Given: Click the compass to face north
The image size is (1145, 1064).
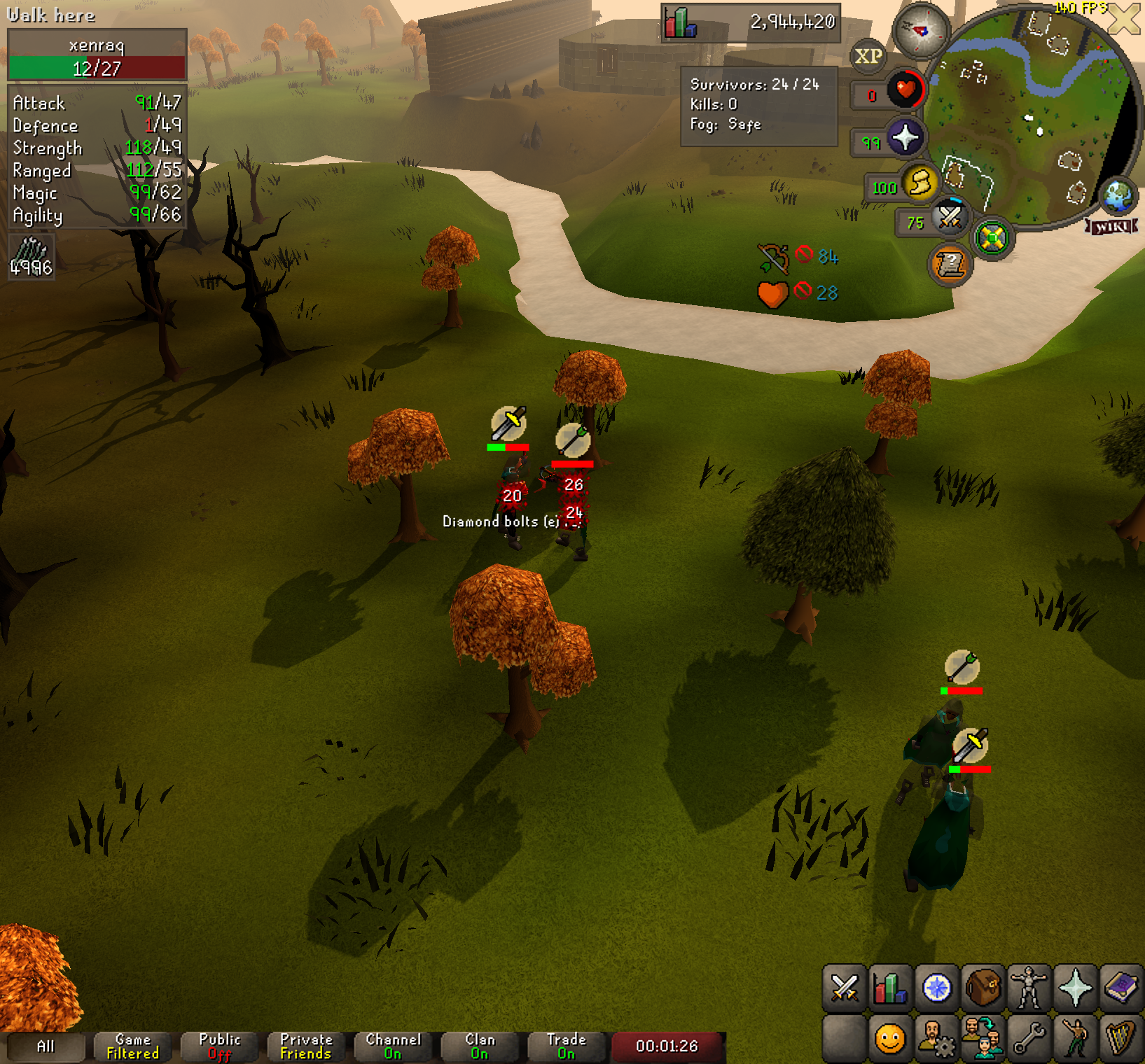Looking at the screenshot, I should pos(920,30).
